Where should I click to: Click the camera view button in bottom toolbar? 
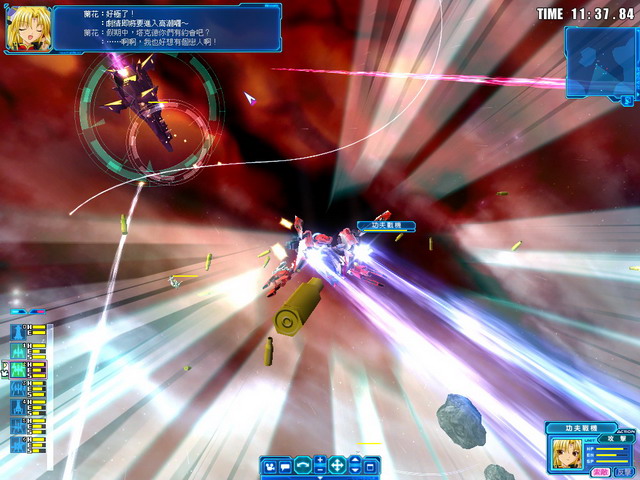(x=269, y=465)
